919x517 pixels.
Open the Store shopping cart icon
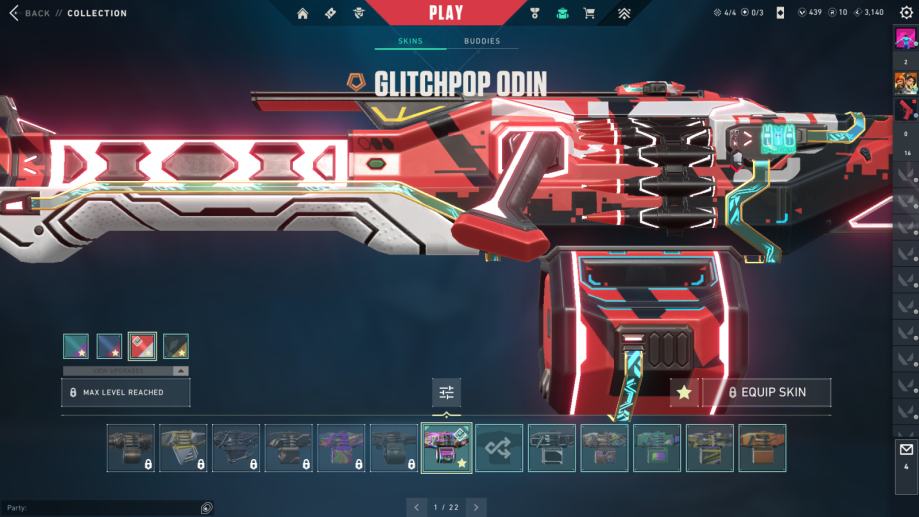589,13
